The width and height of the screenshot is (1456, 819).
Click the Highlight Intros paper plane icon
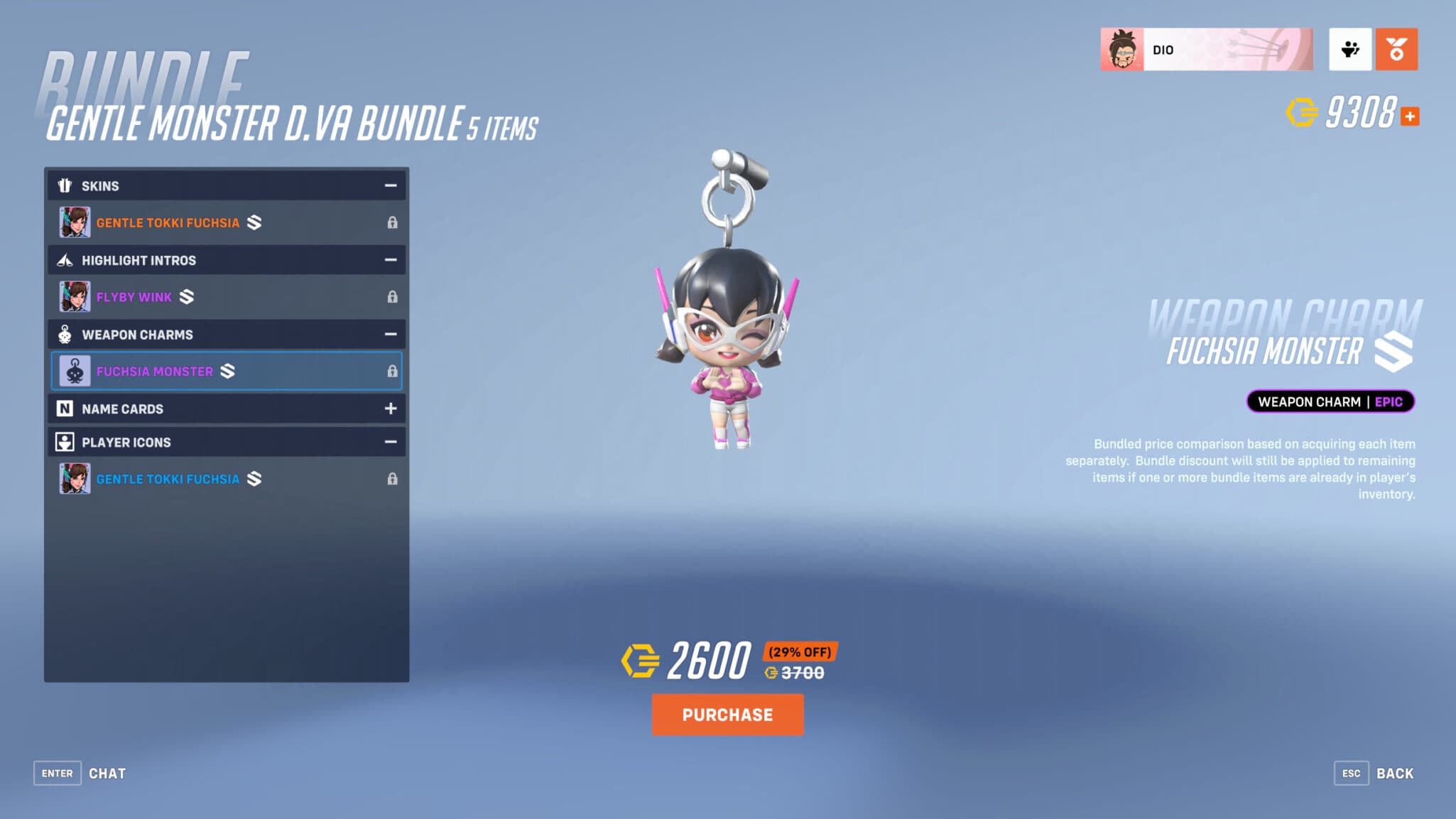(65, 260)
